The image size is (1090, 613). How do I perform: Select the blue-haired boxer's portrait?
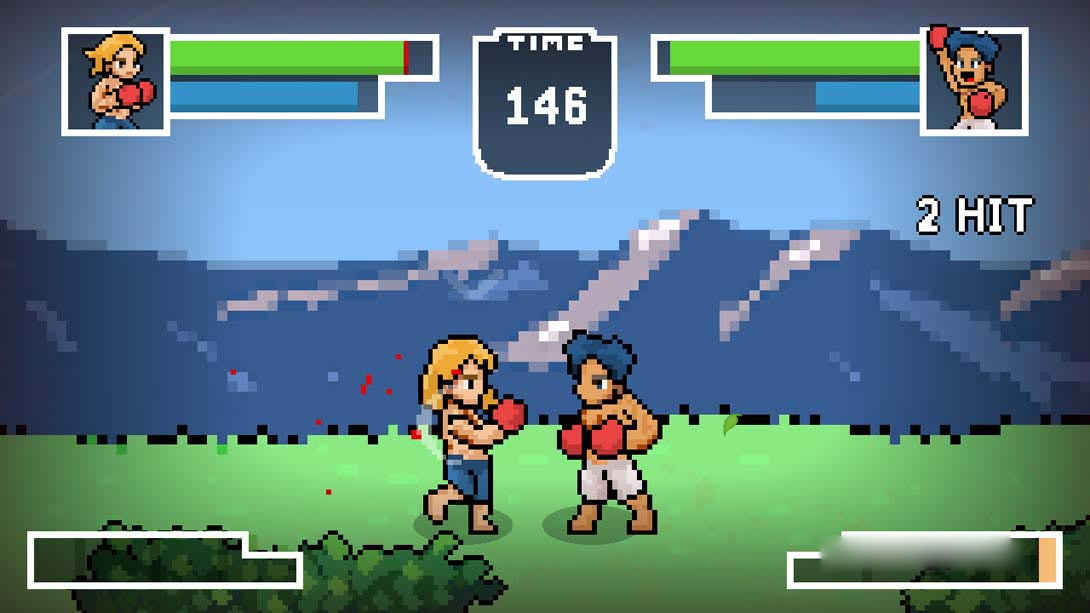974,80
